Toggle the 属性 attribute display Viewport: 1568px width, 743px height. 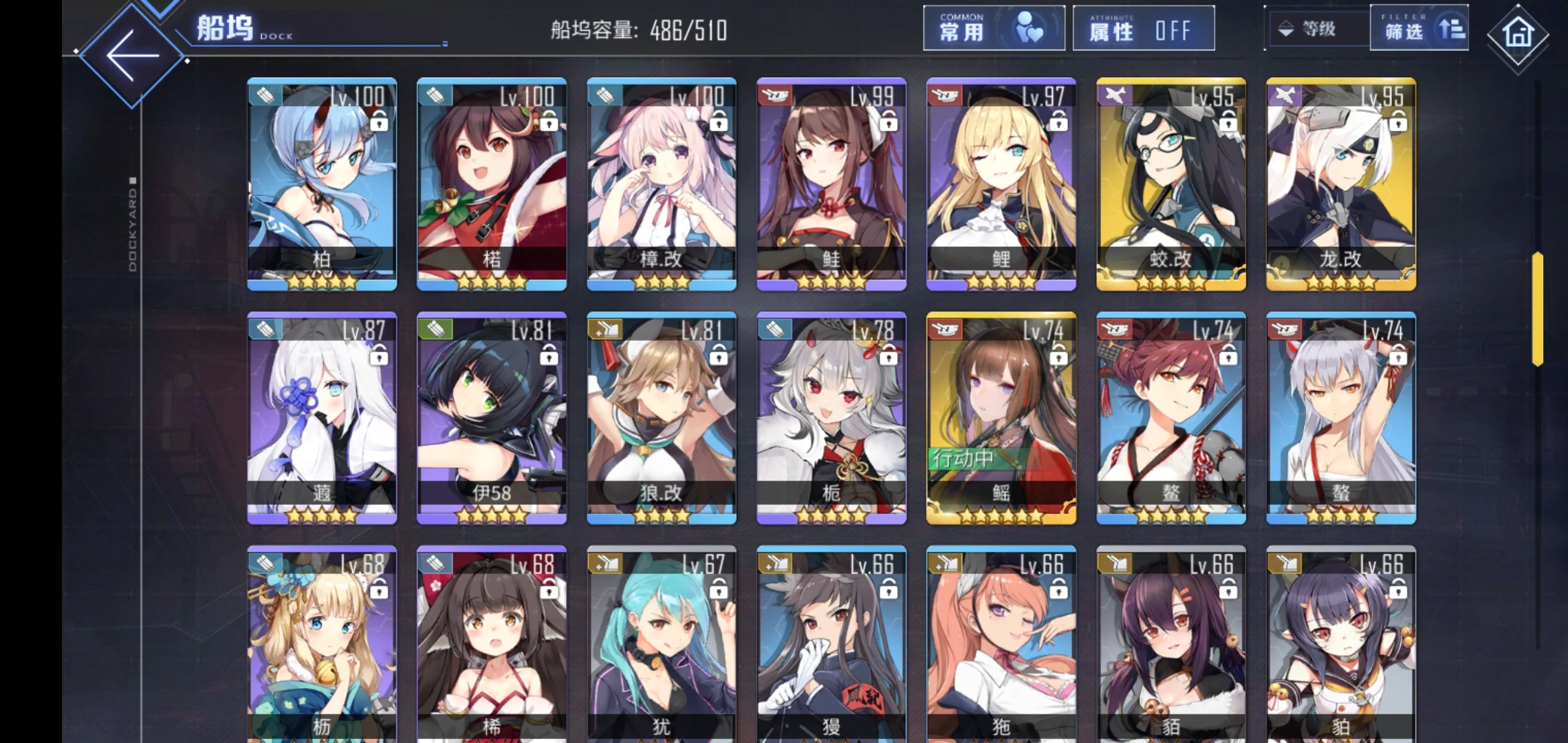[x=1143, y=28]
